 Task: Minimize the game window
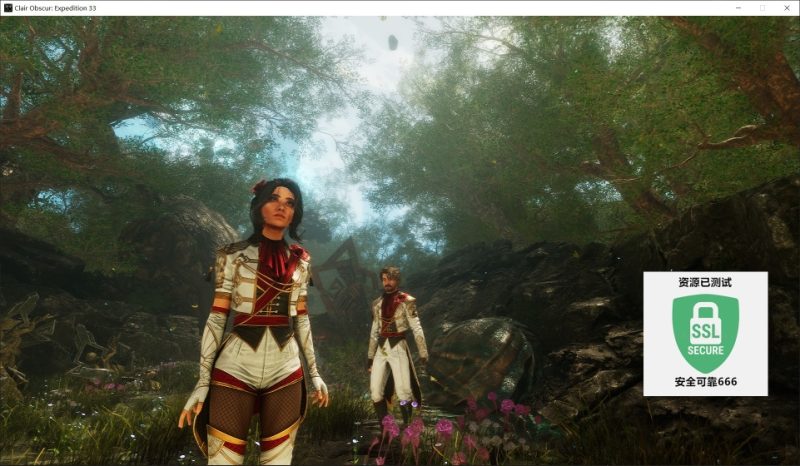pyautogui.click(x=739, y=8)
